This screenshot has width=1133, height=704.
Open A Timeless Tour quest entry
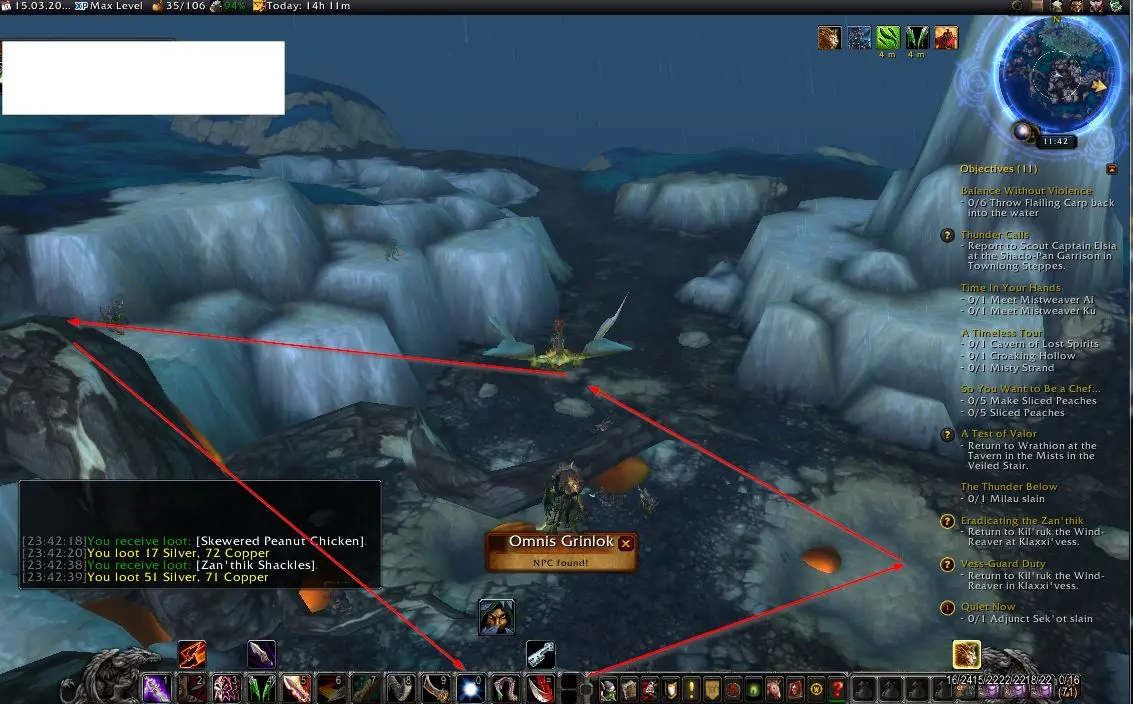(x=1002, y=333)
